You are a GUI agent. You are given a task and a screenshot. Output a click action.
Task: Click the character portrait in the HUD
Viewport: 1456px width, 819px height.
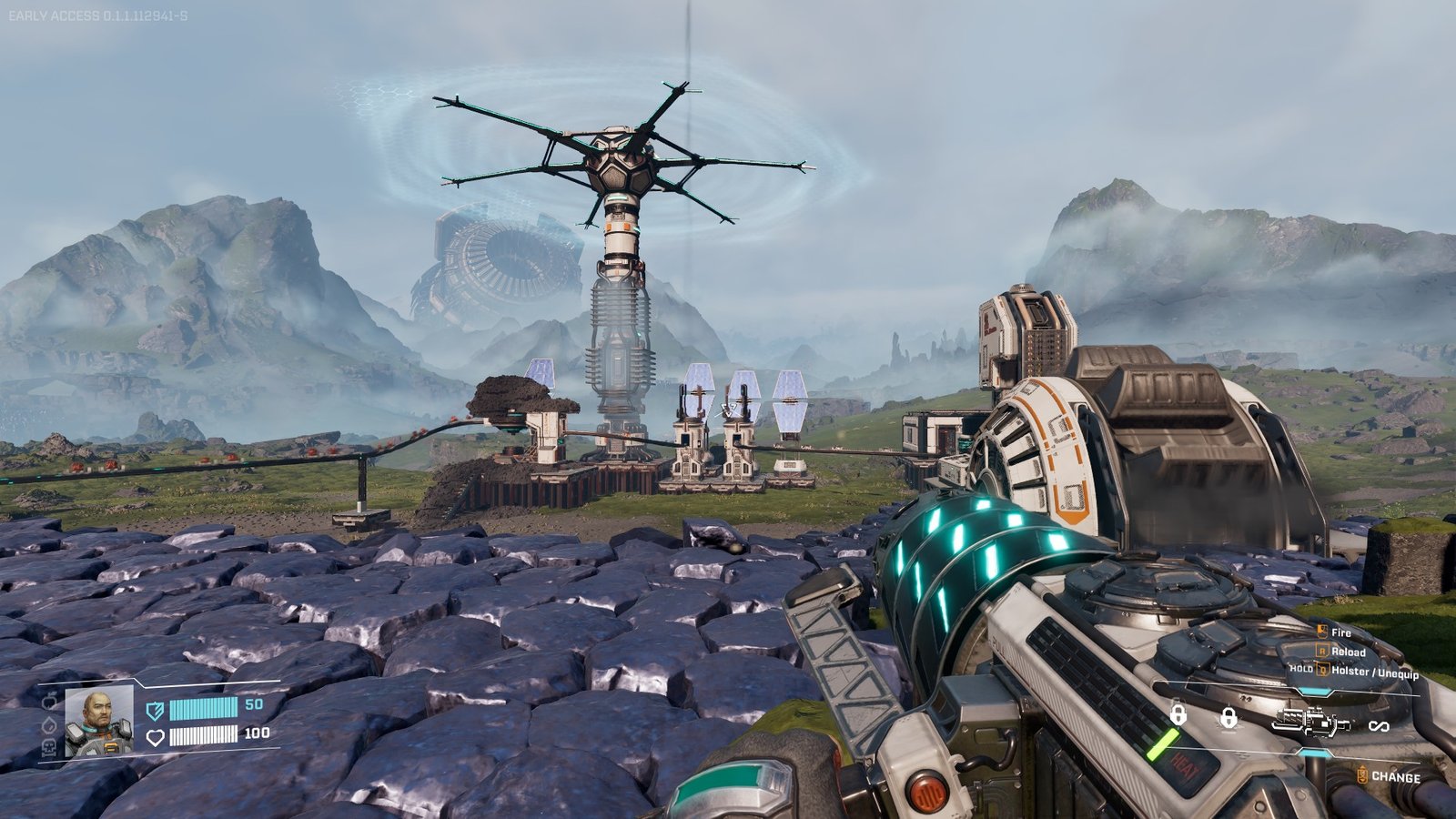[99, 722]
